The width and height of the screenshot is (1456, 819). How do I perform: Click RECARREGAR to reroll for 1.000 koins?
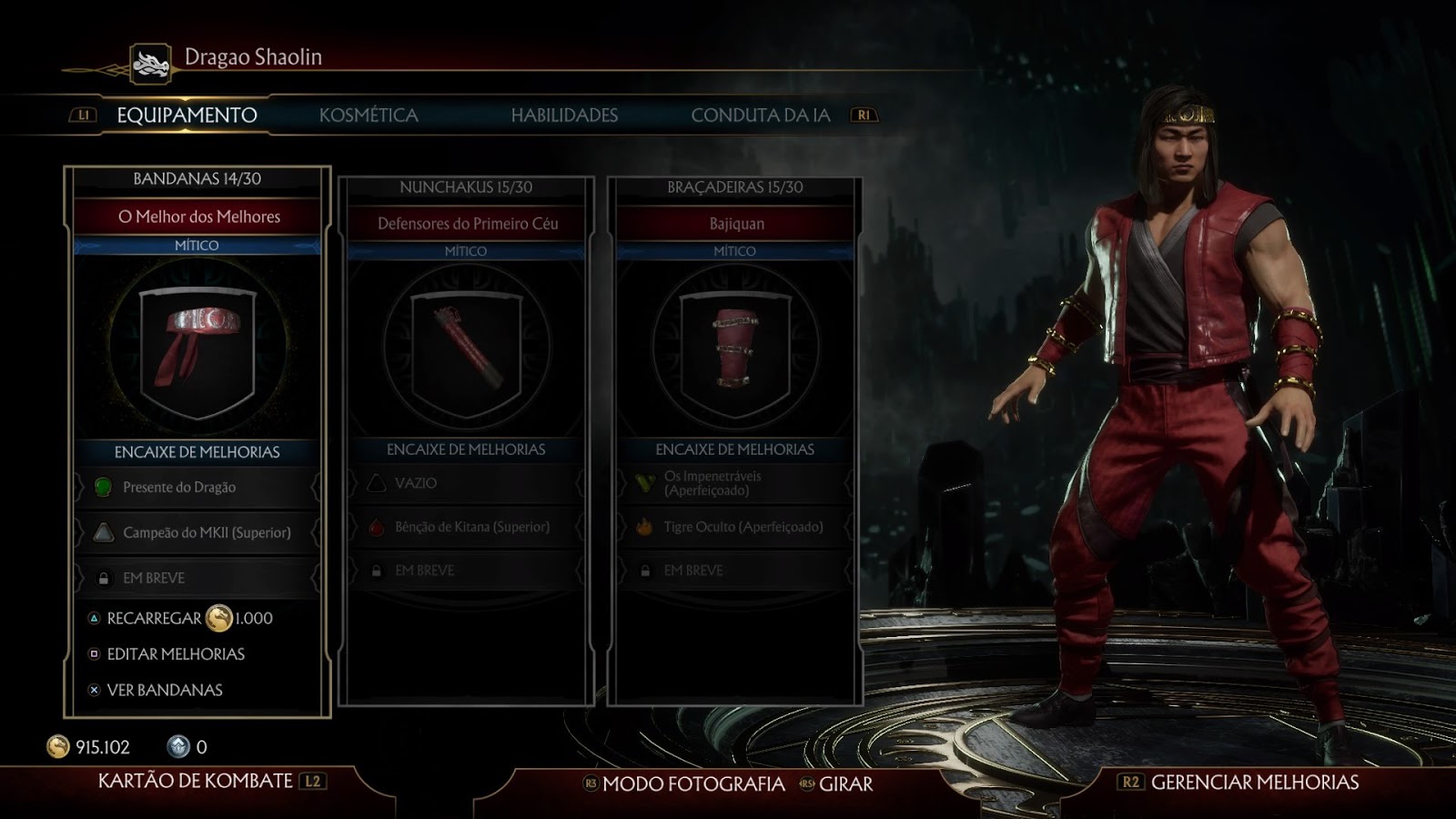[153, 617]
